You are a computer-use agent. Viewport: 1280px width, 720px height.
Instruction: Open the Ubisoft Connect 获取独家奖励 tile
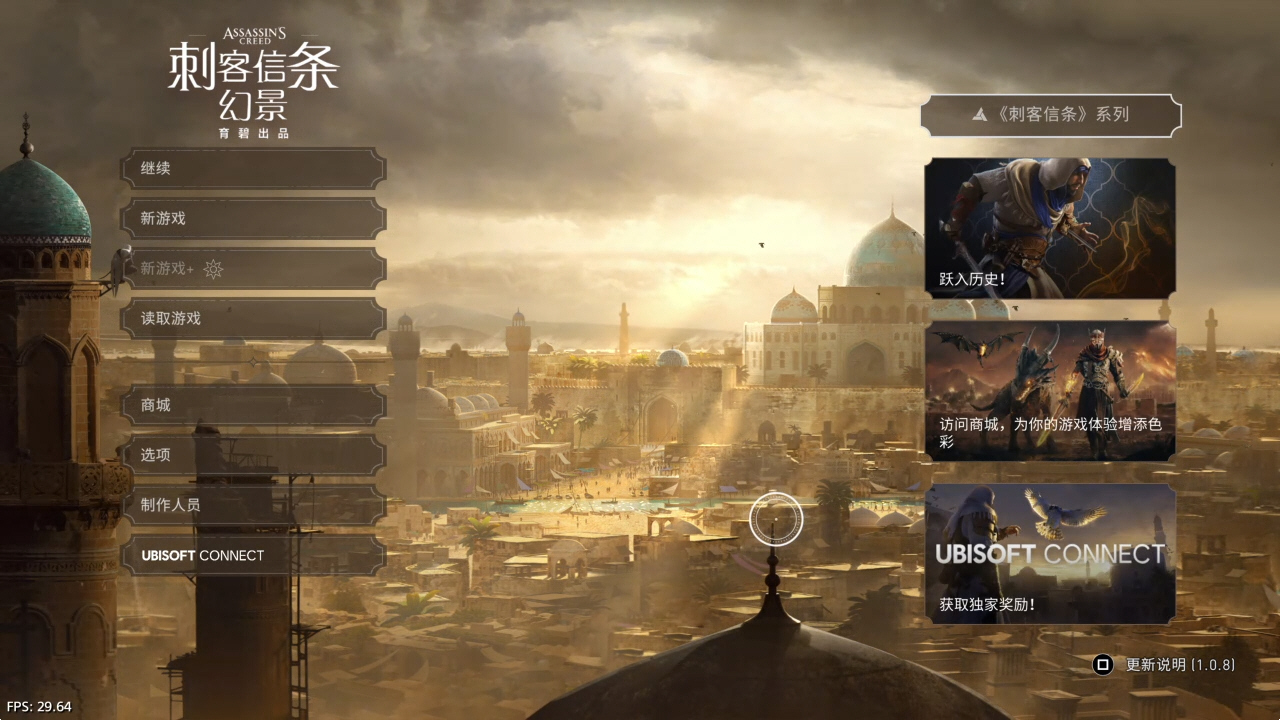(x=1050, y=554)
